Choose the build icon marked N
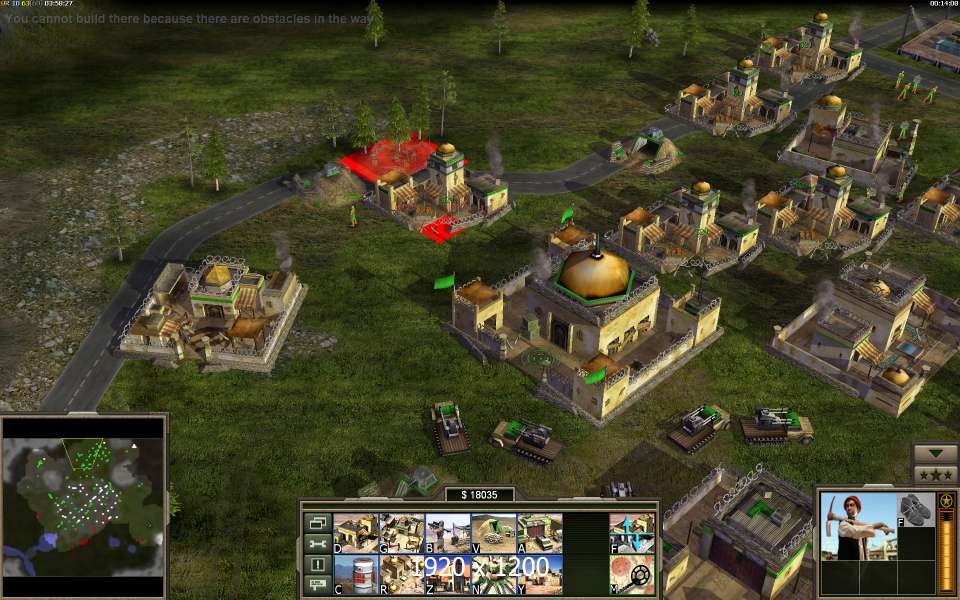This screenshot has height=600, width=960. [493, 575]
